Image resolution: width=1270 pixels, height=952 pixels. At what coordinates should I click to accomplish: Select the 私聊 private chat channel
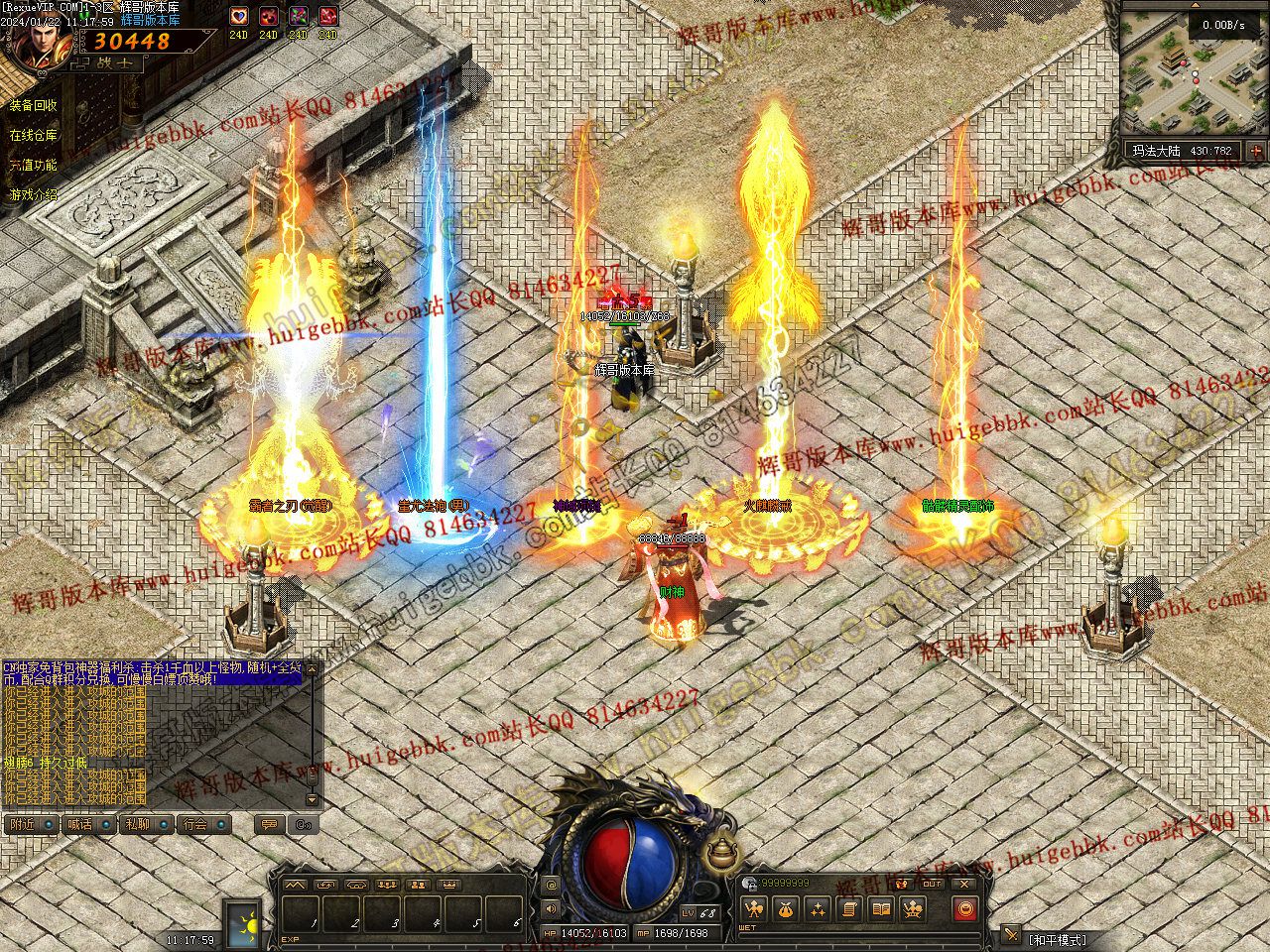(x=147, y=824)
